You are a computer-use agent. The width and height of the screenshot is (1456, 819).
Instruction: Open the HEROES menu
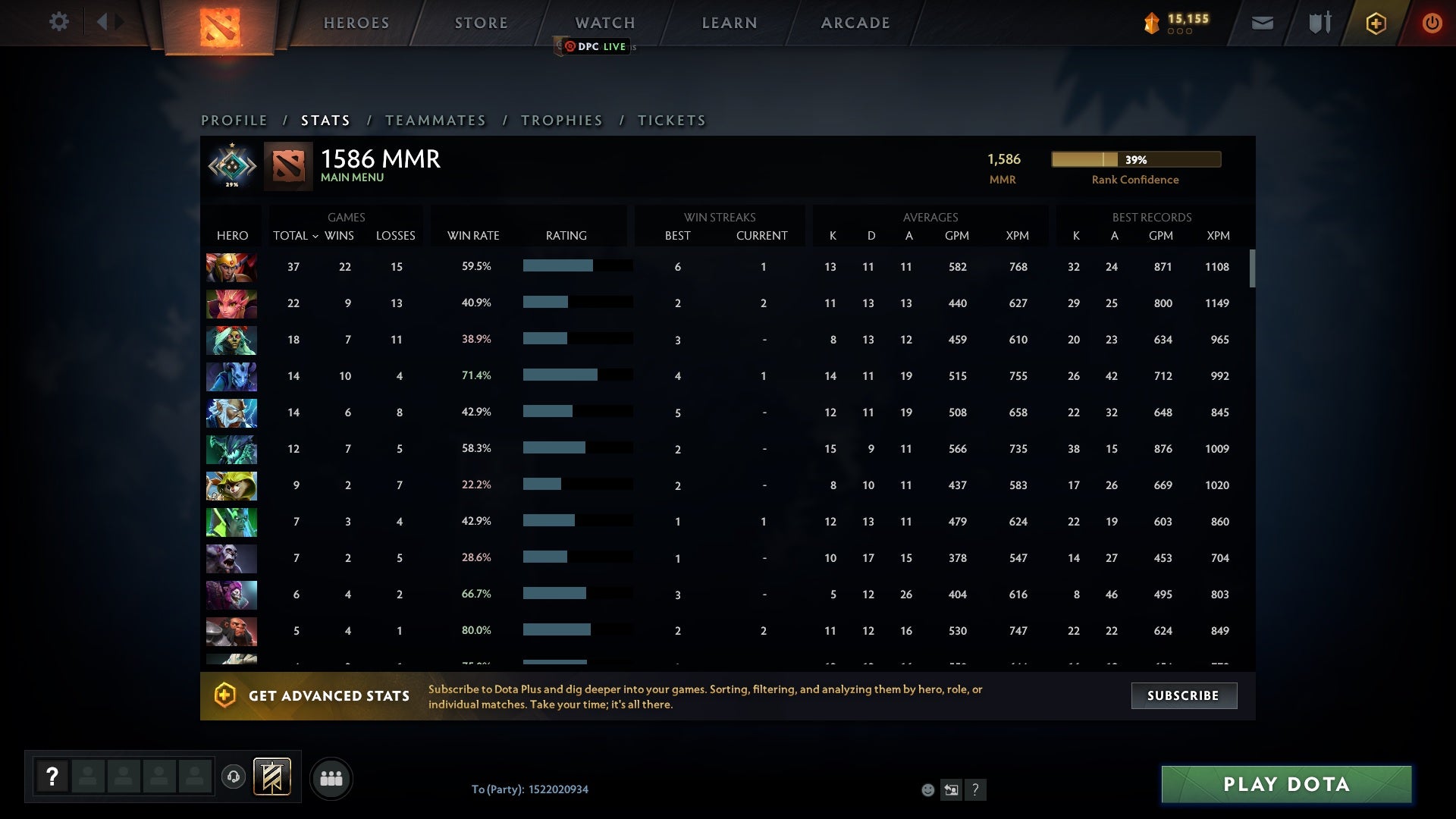coord(356,23)
